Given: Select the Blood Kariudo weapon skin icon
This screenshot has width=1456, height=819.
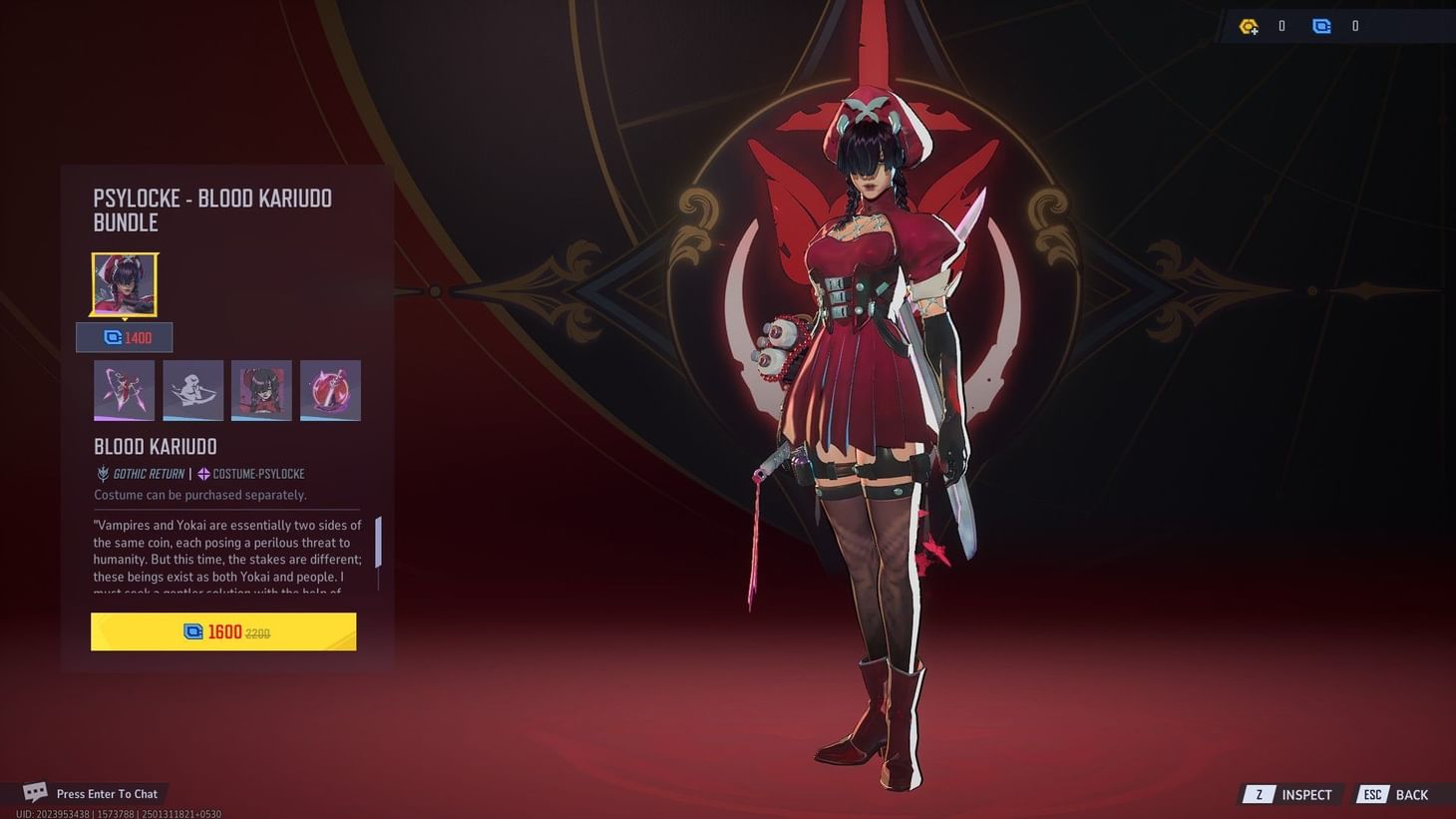Looking at the screenshot, I should pos(330,390).
